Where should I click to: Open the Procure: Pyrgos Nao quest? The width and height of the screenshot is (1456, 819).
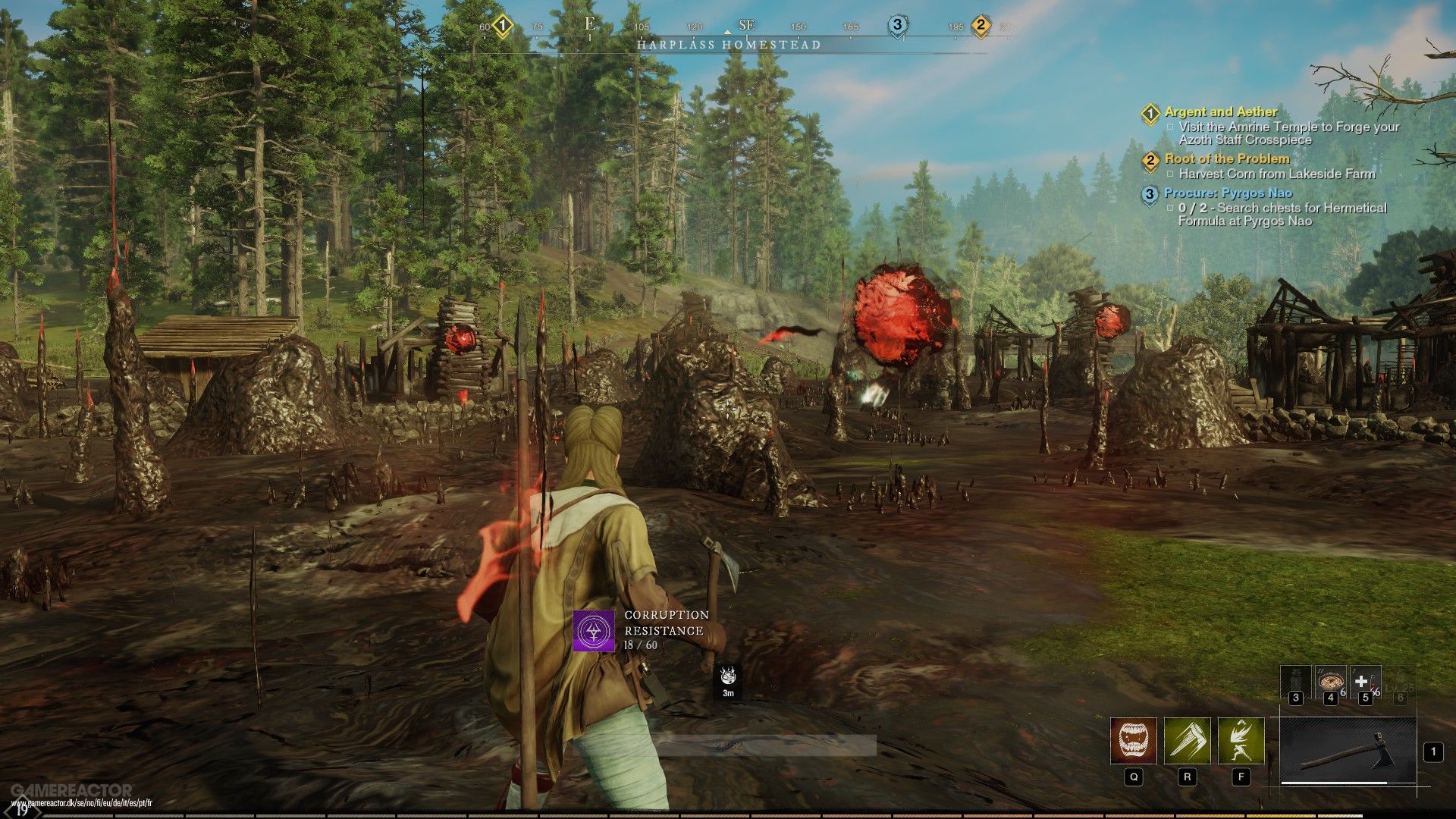[x=1228, y=193]
